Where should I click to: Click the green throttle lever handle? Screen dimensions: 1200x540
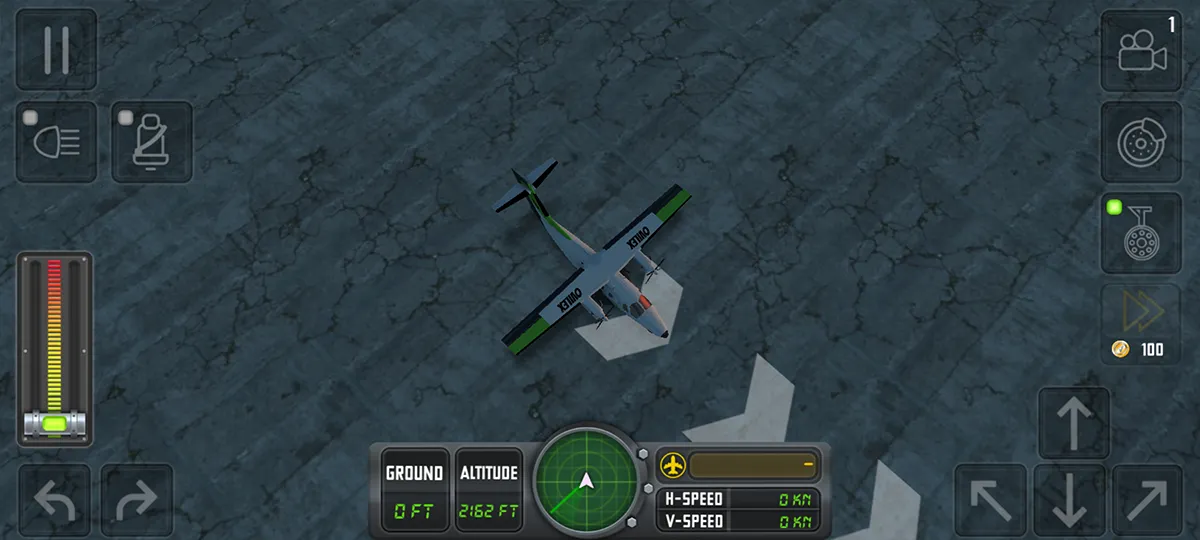55,424
